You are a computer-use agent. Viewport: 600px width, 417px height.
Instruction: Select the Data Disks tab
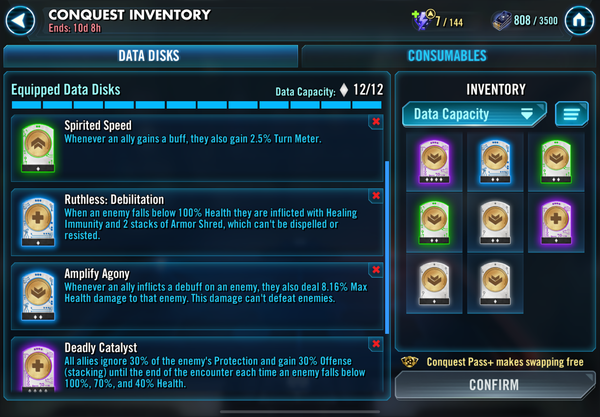149,56
